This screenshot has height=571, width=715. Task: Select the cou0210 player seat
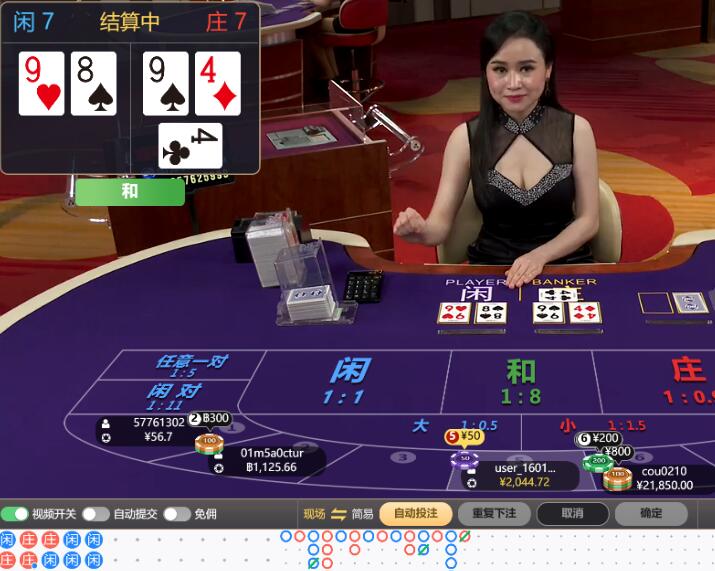point(665,478)
